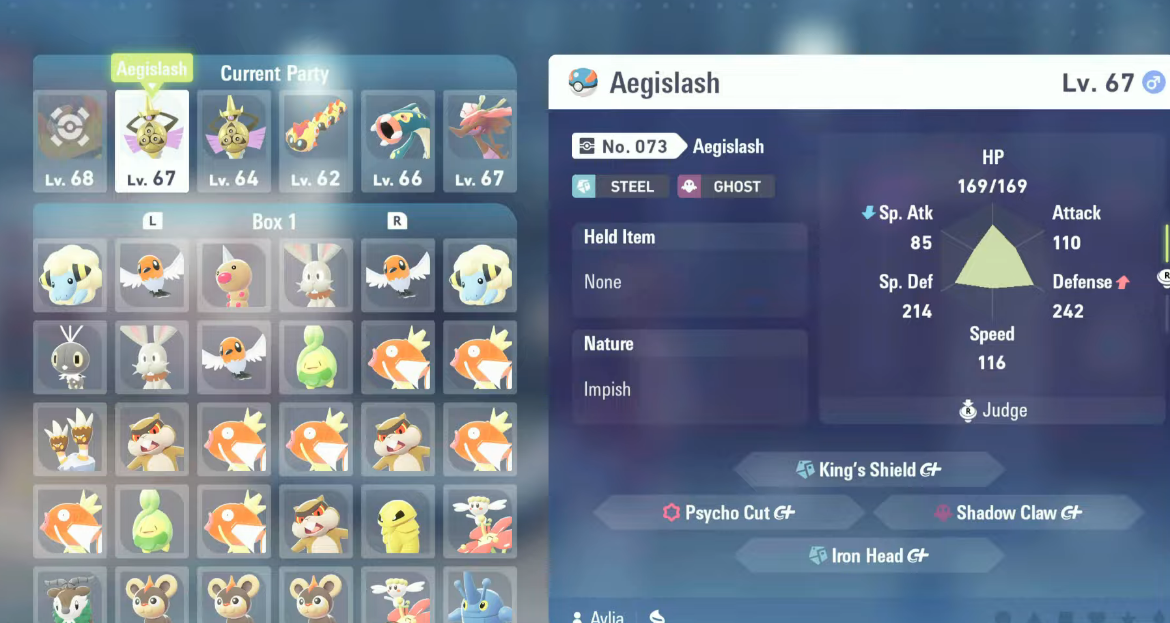Choose the Psycho Cut move

click(x=728, y=513)
